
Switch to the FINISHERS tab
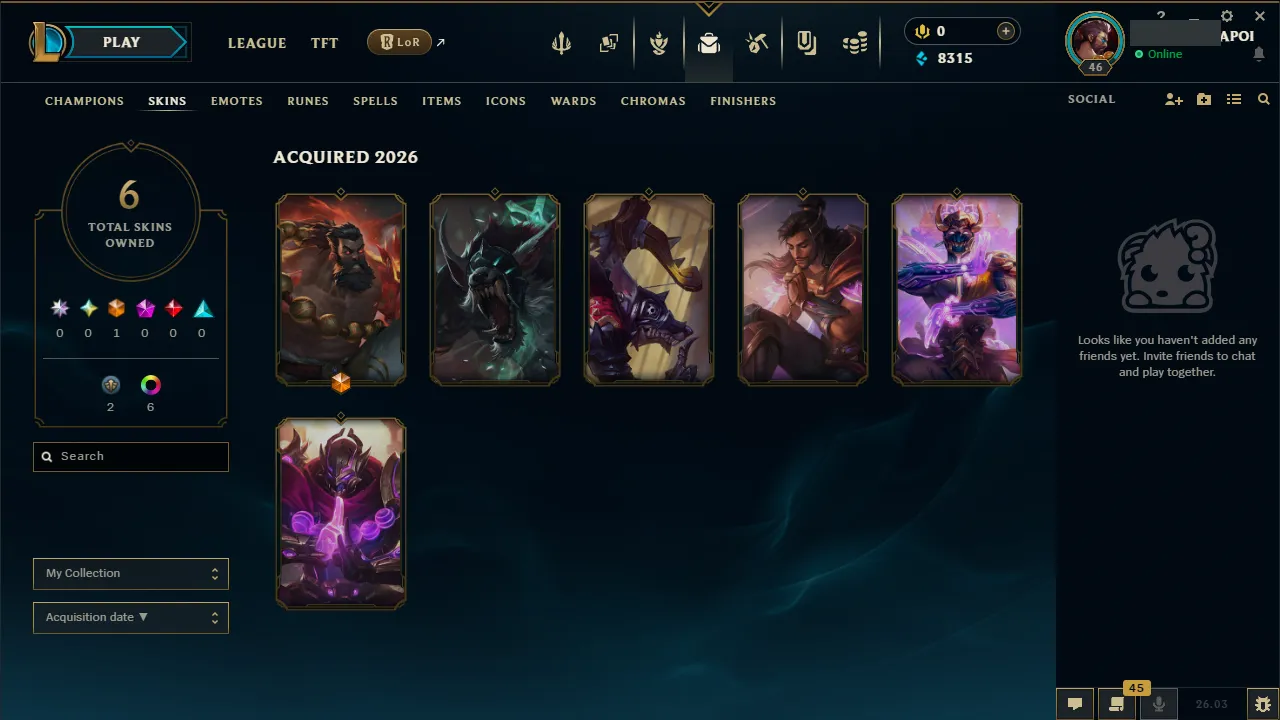click(x=742, y=101)
